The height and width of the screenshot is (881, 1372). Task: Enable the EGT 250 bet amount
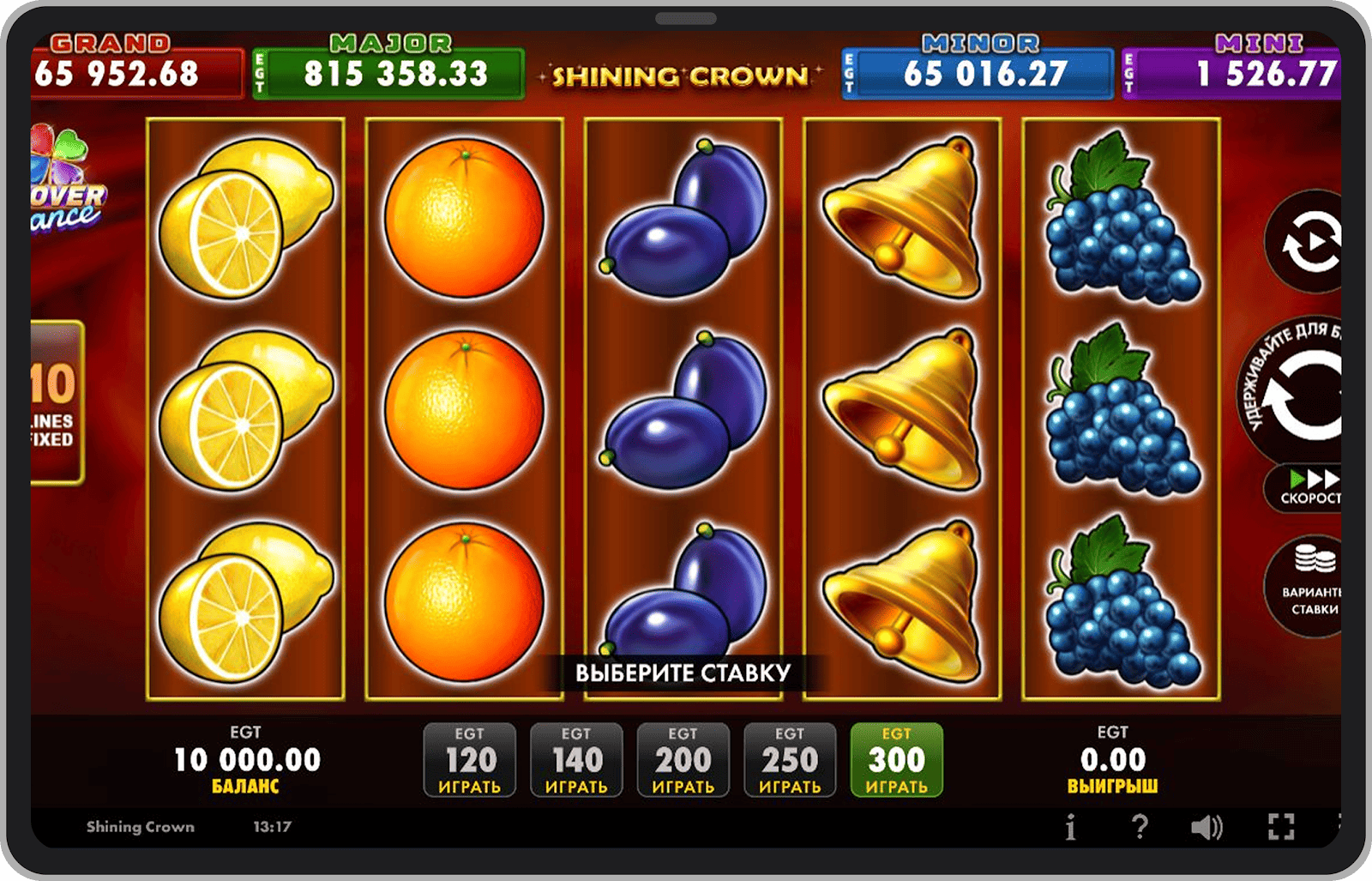(790, 759)
